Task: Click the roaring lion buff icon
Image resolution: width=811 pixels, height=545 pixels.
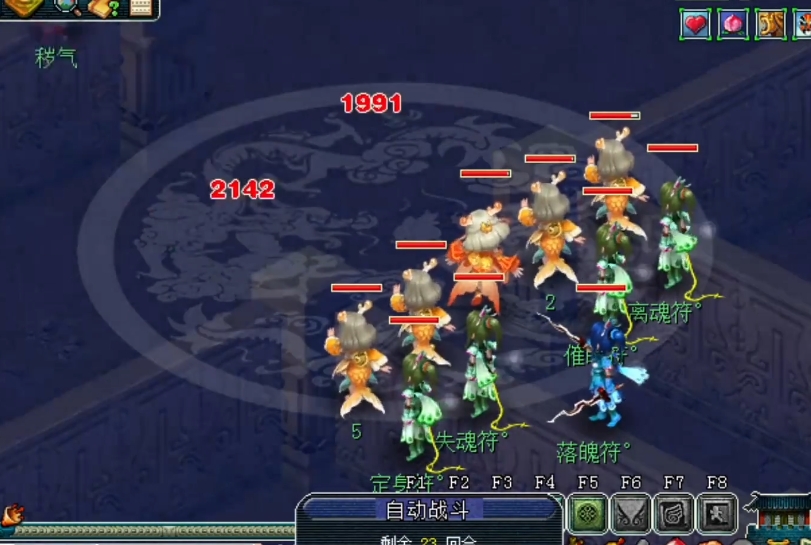Action: 771,24
